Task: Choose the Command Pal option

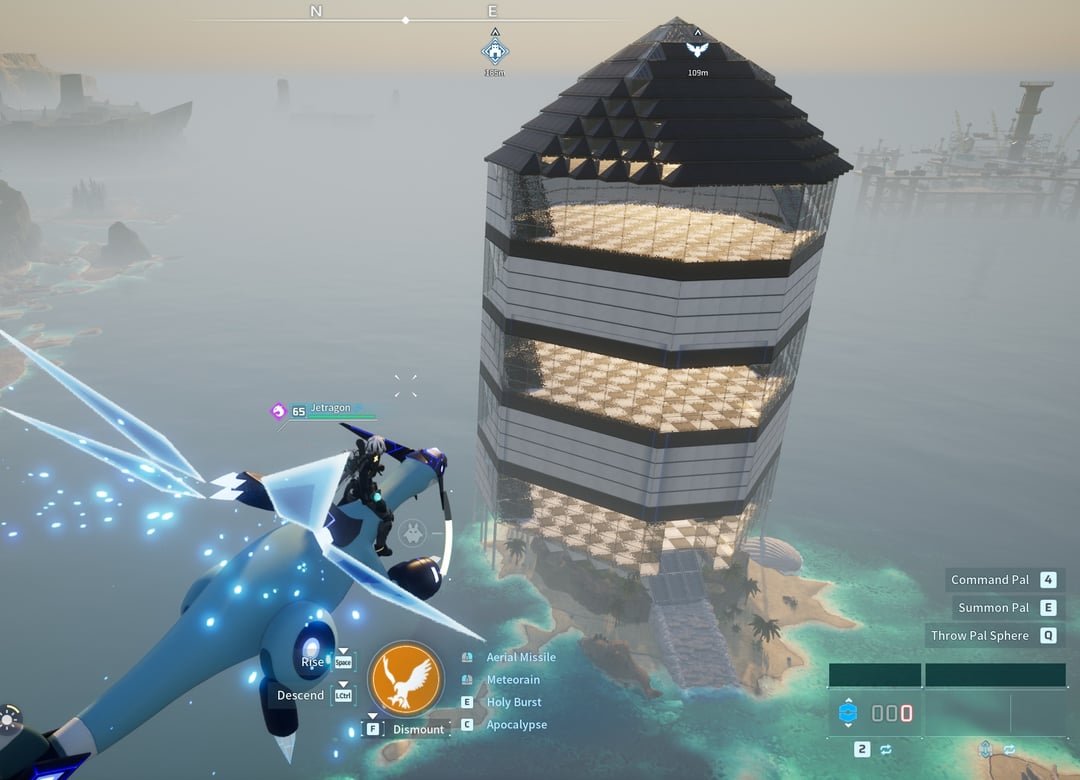Action: pos(990,580)
